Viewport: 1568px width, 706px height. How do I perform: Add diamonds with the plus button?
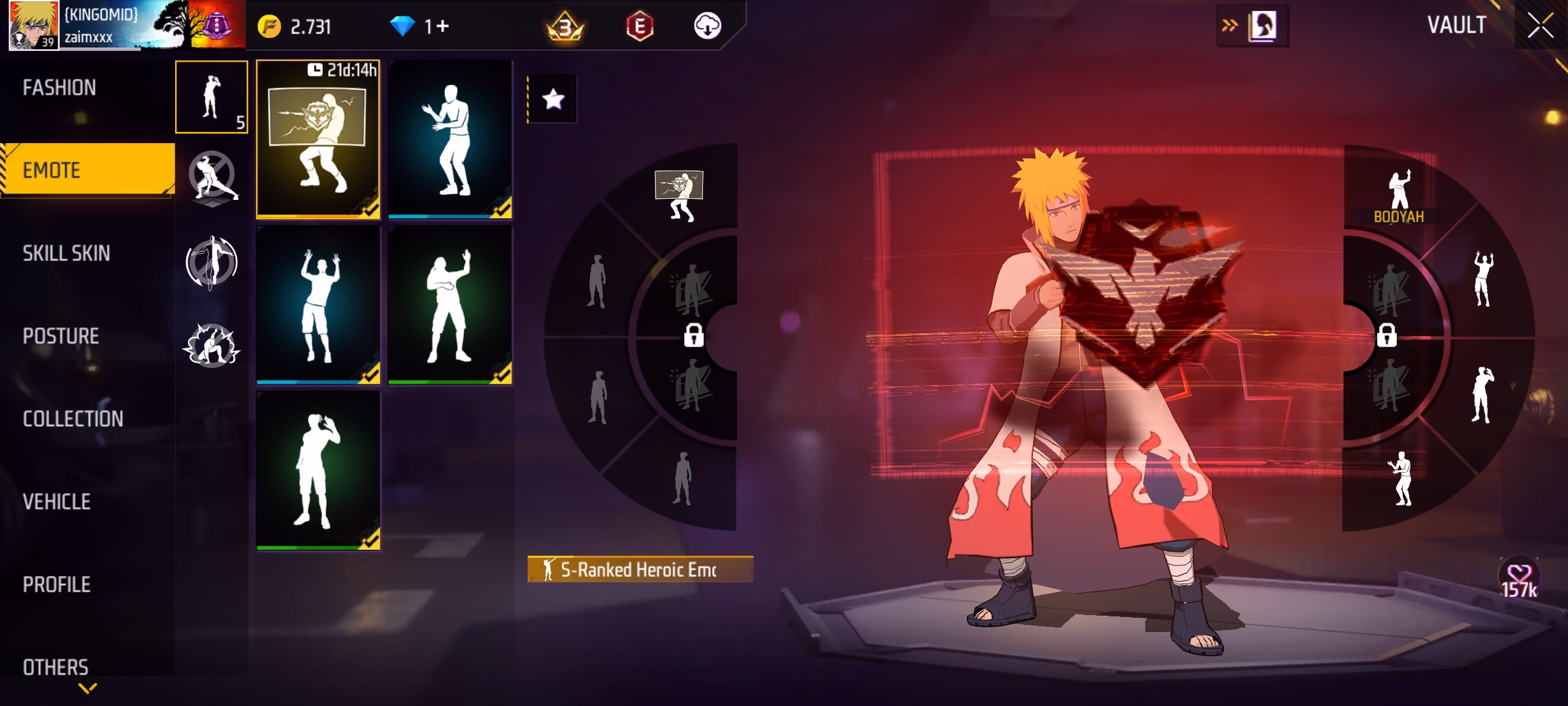pos(442,26)
